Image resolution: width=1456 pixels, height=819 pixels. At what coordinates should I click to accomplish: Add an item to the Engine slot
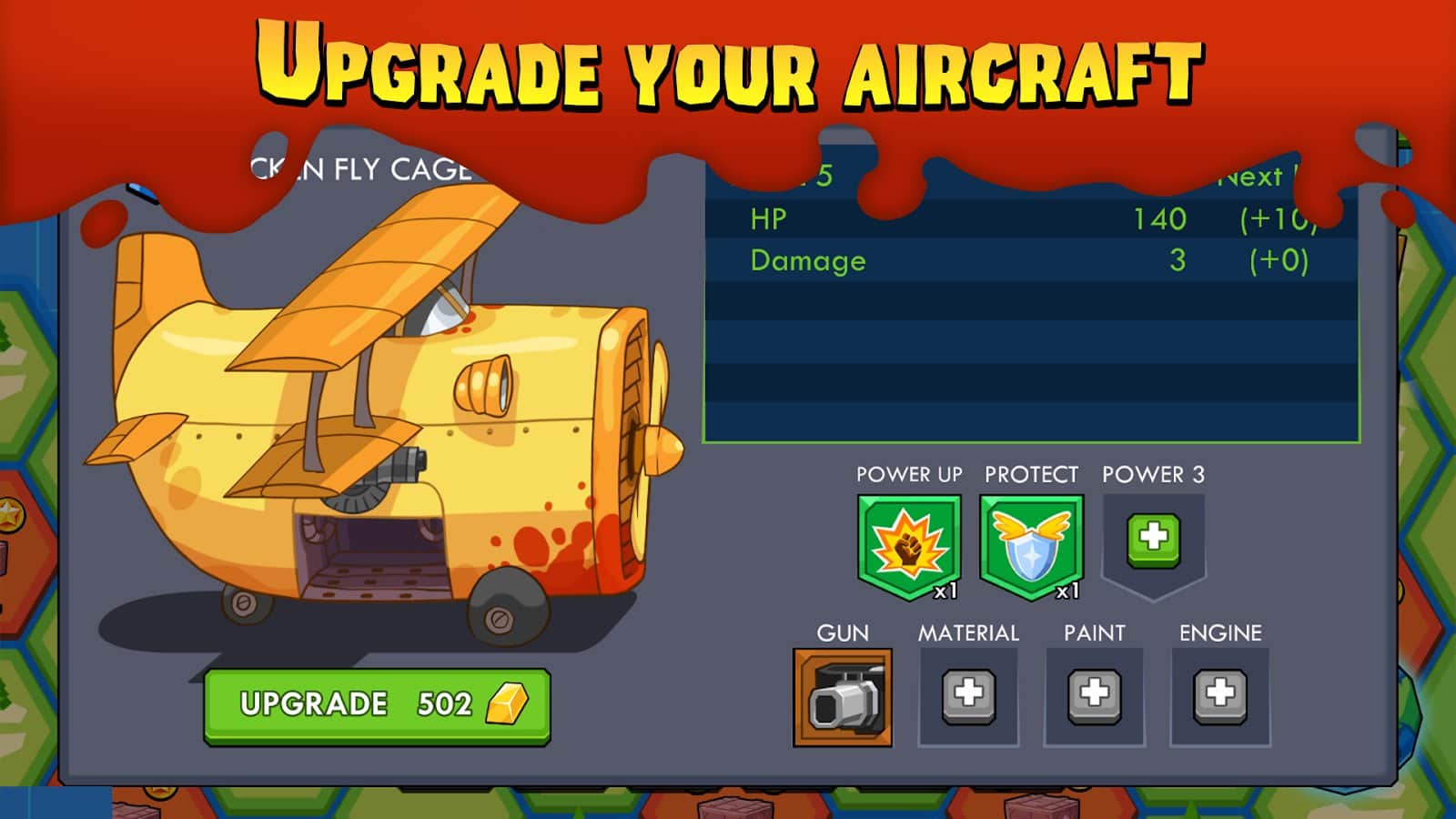pos(1219,697)
